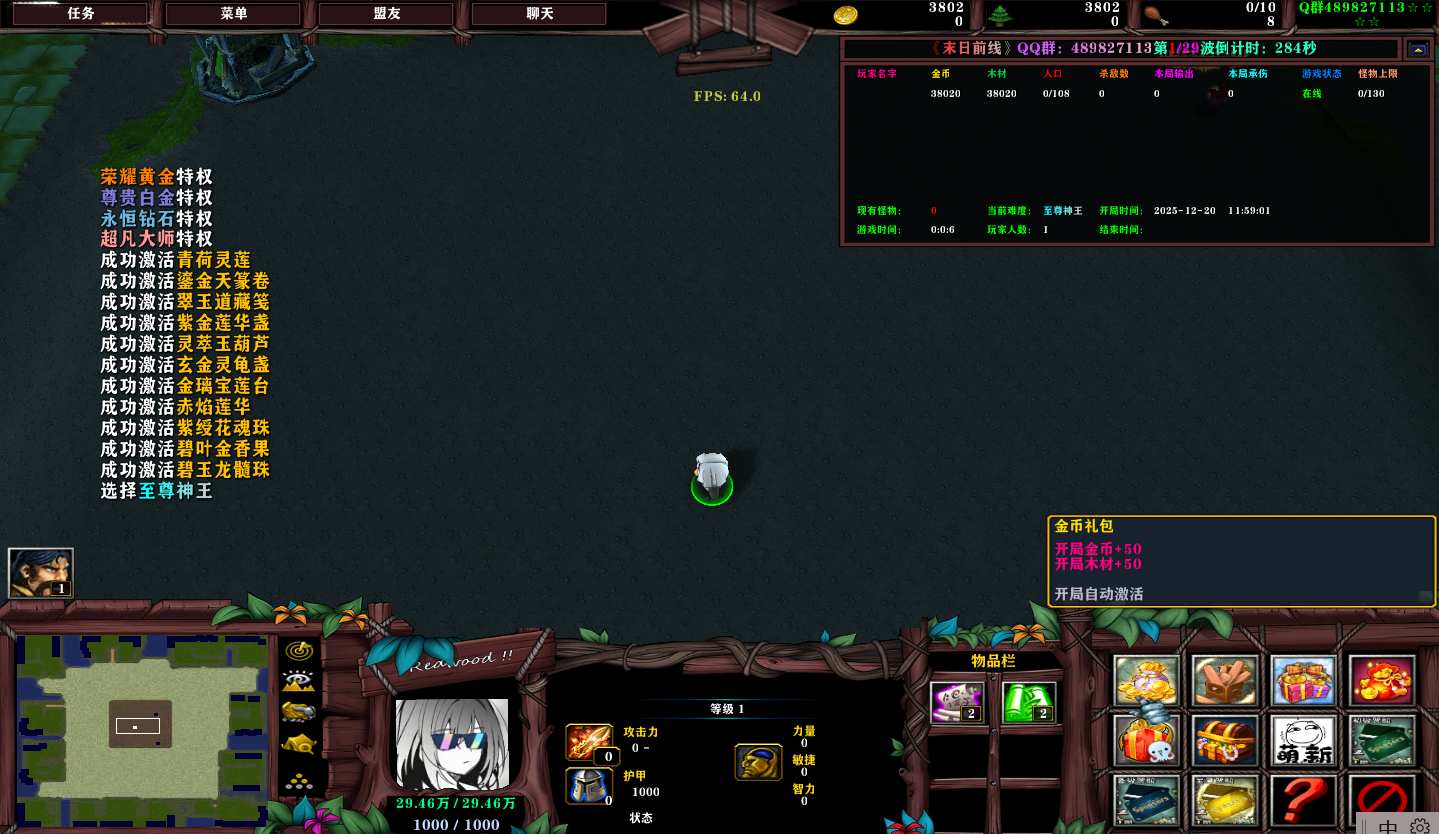This screenshot has width=1439, height=834.
Task: Use the green scroll item in inventory
Action: [1029, 701]
